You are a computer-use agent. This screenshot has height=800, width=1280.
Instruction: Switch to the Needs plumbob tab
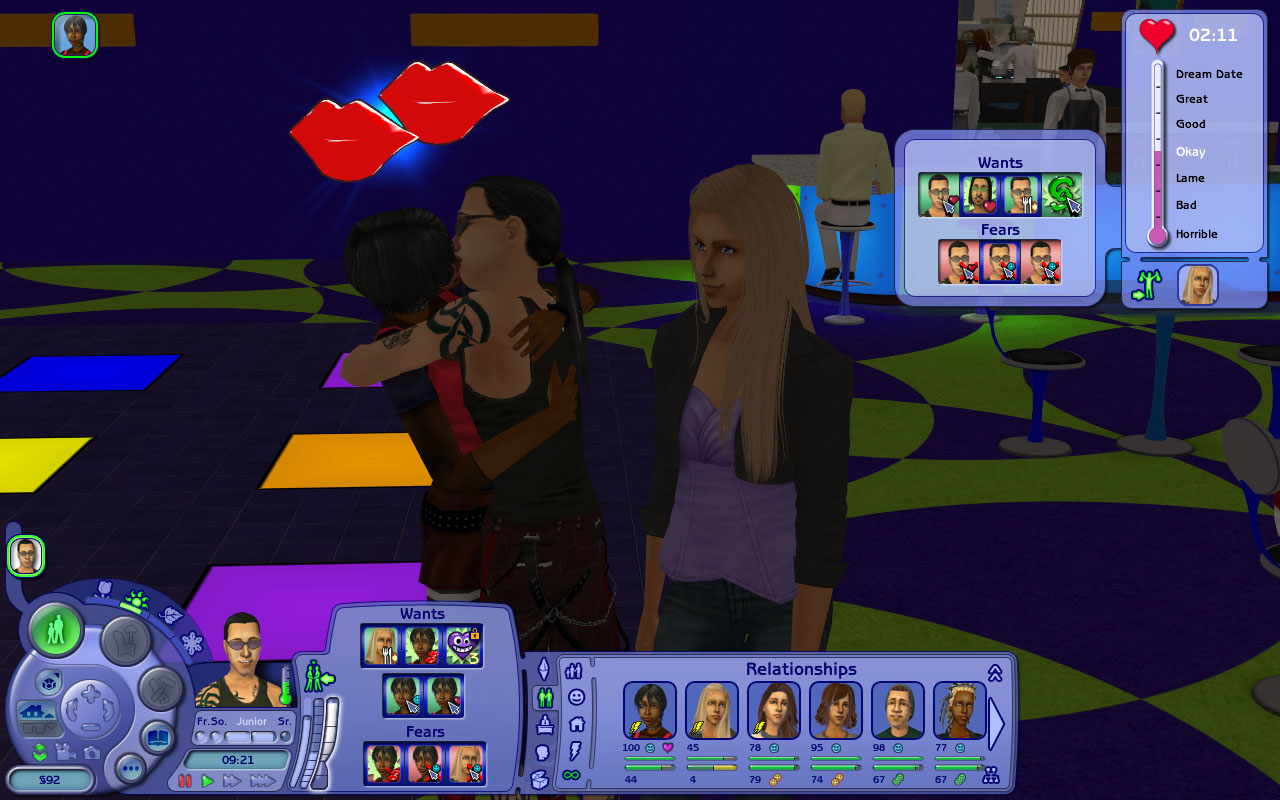point(544,668)
